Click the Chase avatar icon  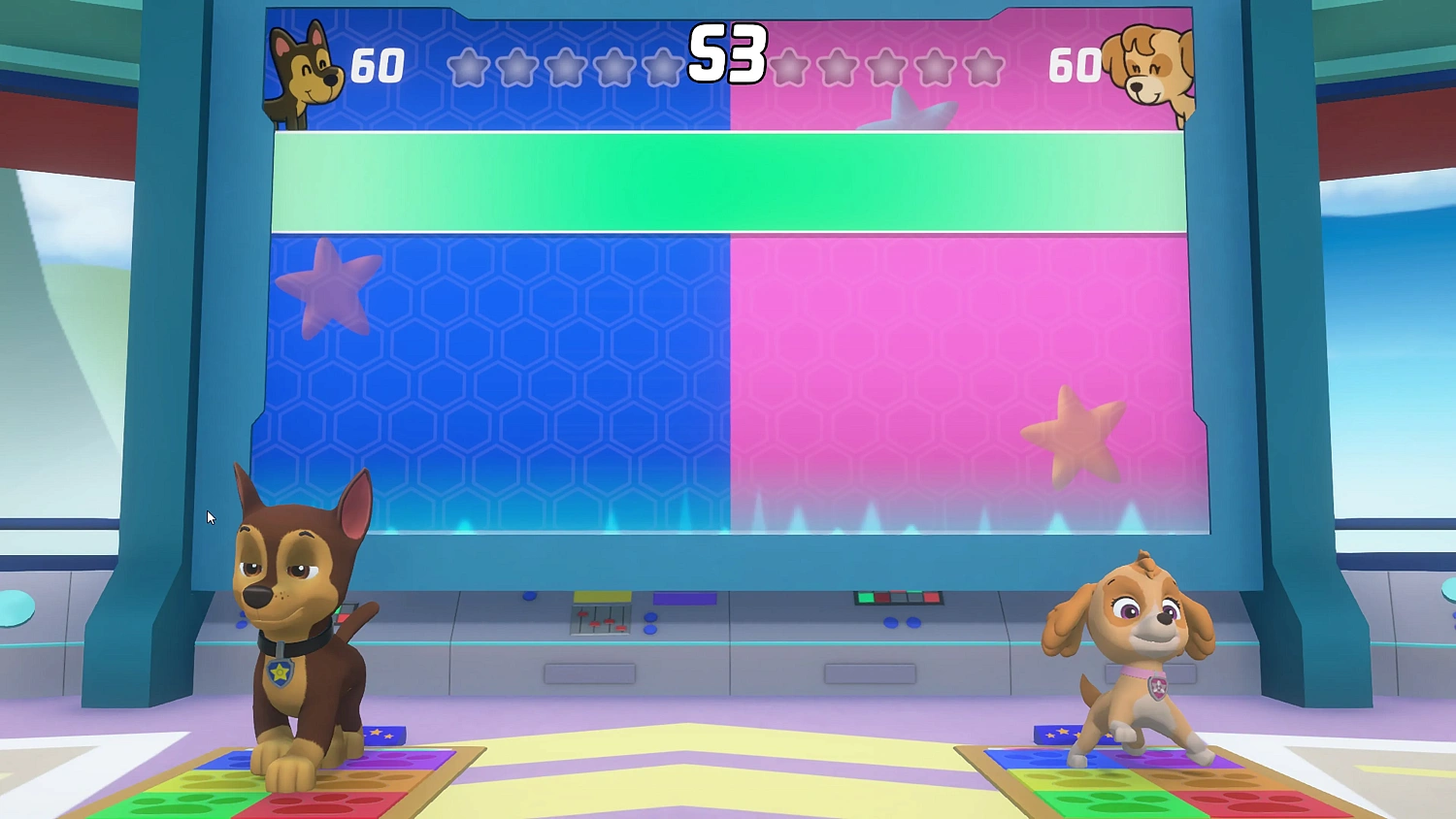(306, 63)
